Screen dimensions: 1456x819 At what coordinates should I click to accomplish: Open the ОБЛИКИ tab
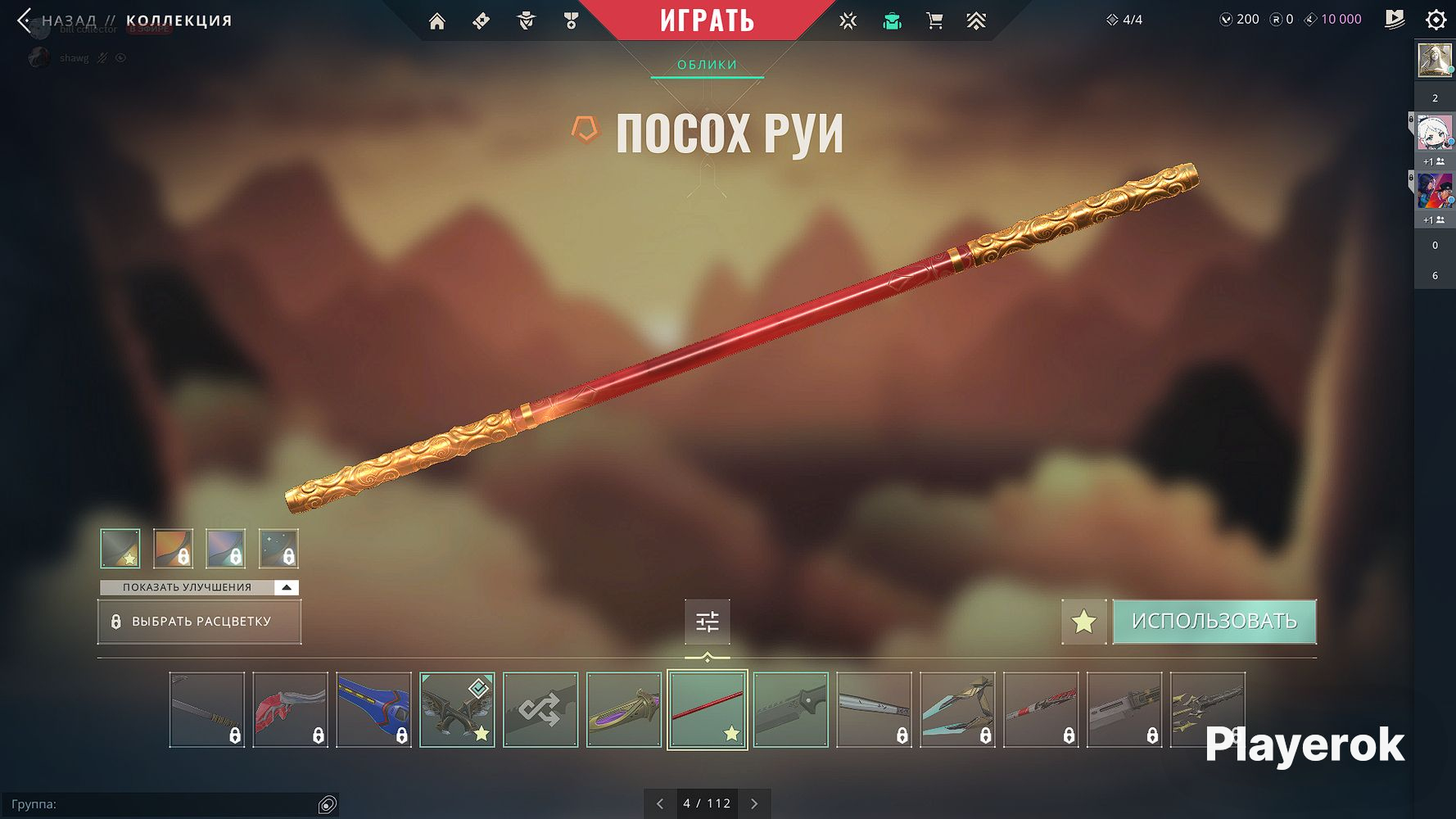click(x=707, y=65)
